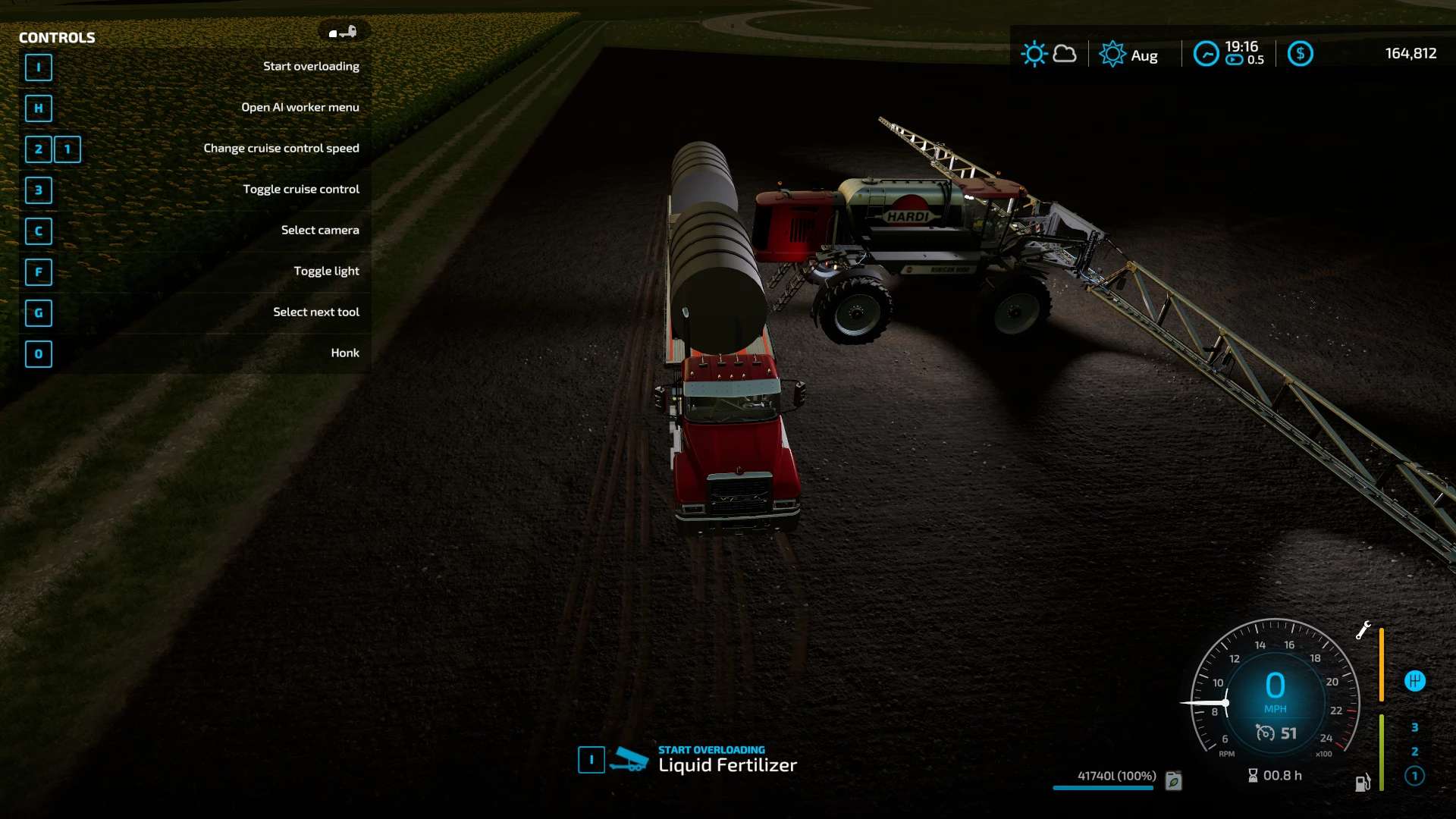Viewport: 1456px width, 819px height.
Task: Click the cruise control speed icon
Action: pyautogui.click(x=1265, y=733)
